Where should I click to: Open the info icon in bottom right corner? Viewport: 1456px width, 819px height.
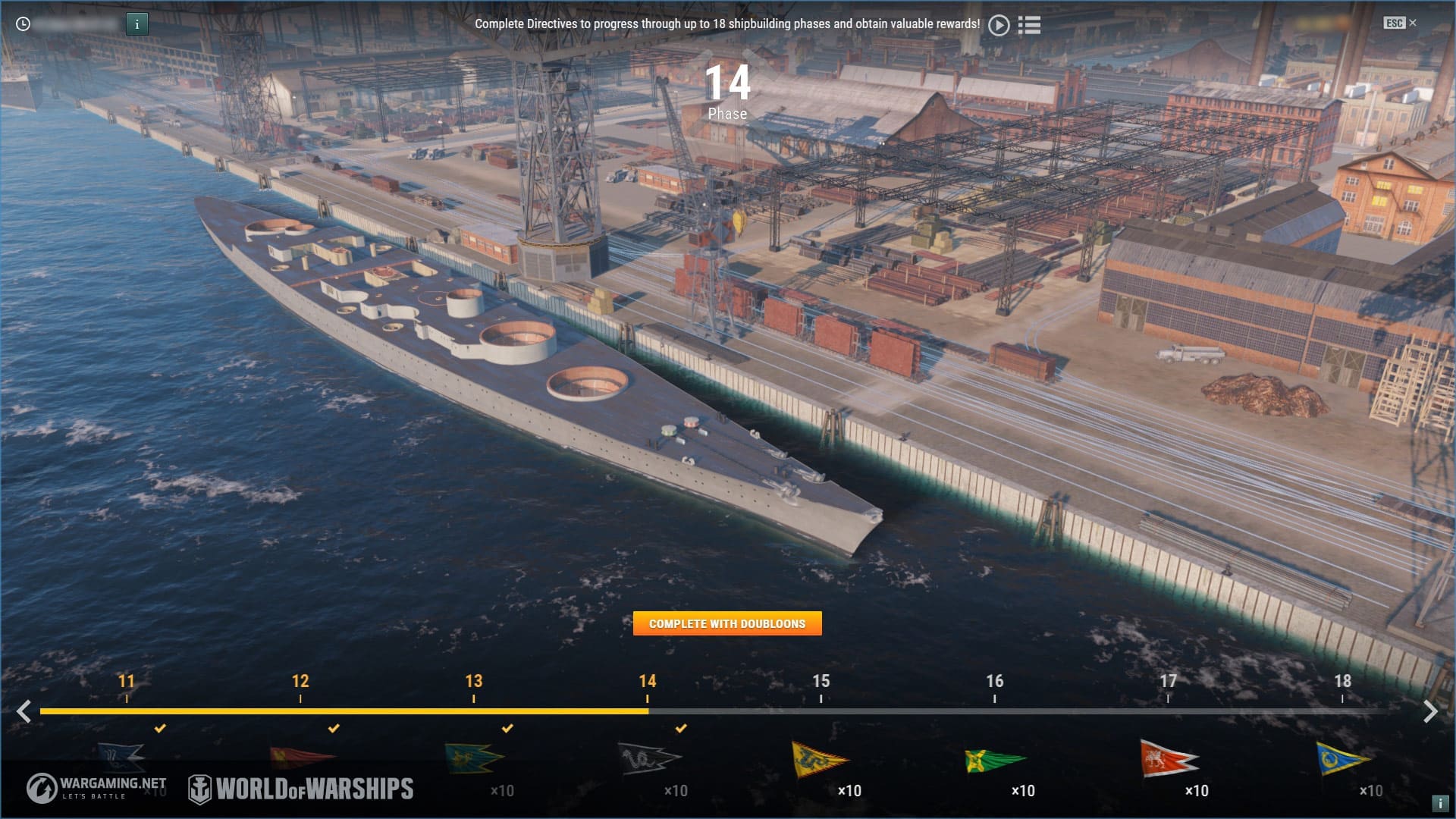click(1439, 803)
